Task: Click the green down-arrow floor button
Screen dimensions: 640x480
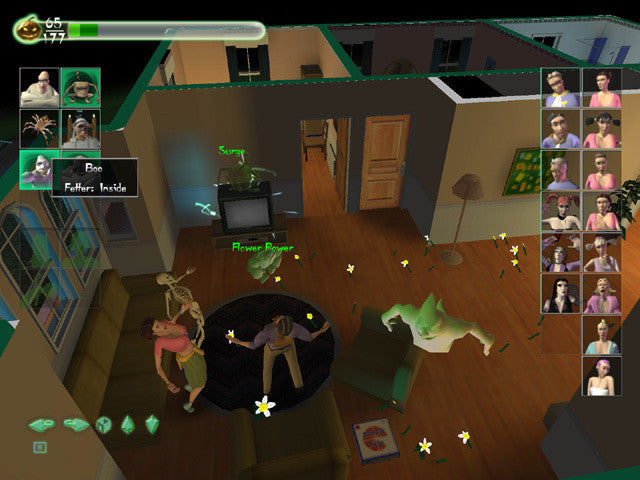Action: tap(152, 424)
